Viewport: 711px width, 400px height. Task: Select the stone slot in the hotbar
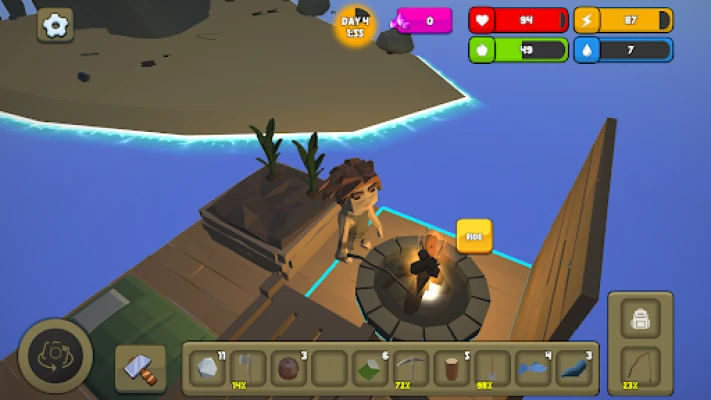(x=207, y=368)
